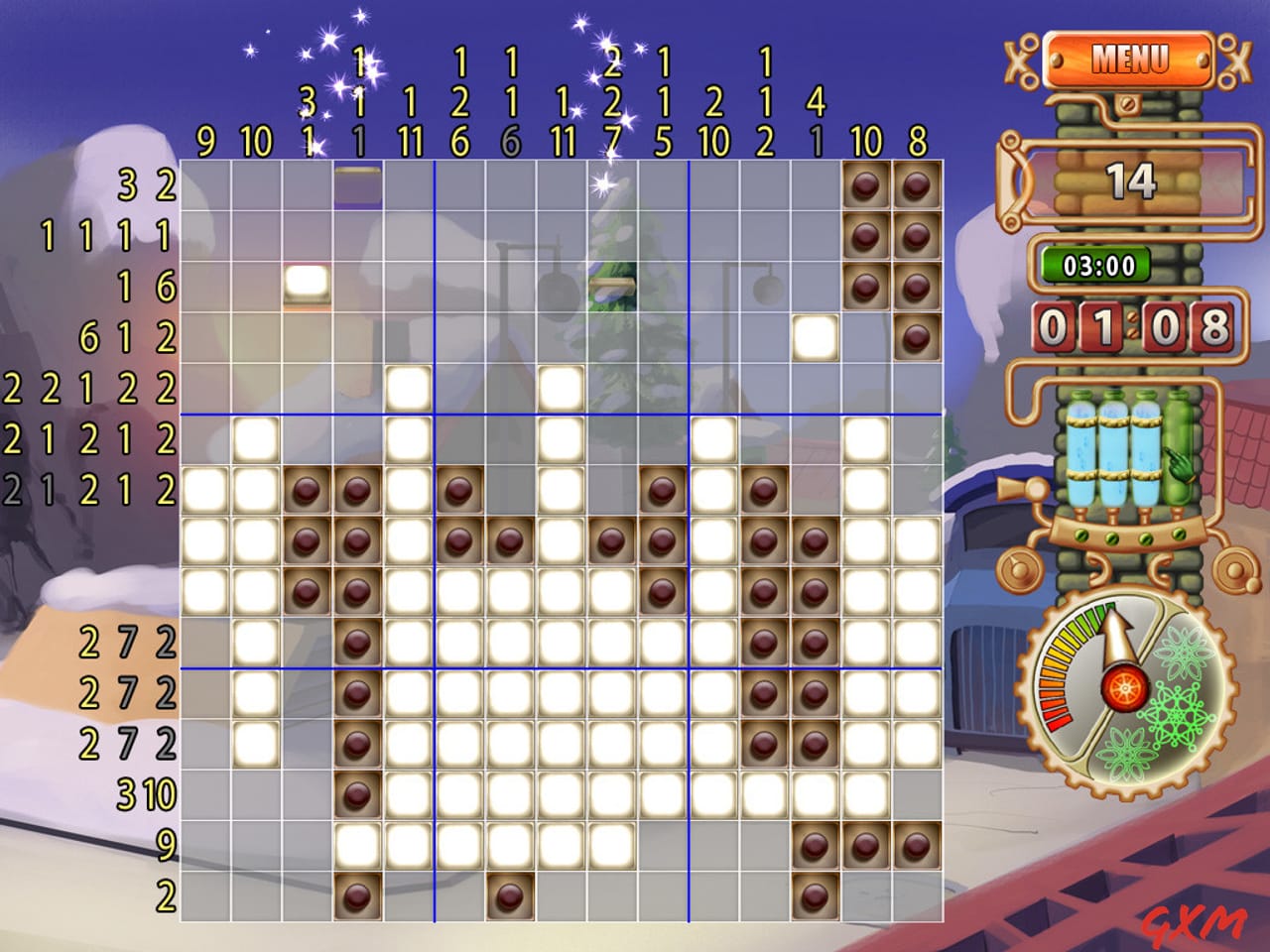Click the 01:08 elapsed time counter
The image size is (1270, 952).
click(1131, 327)
